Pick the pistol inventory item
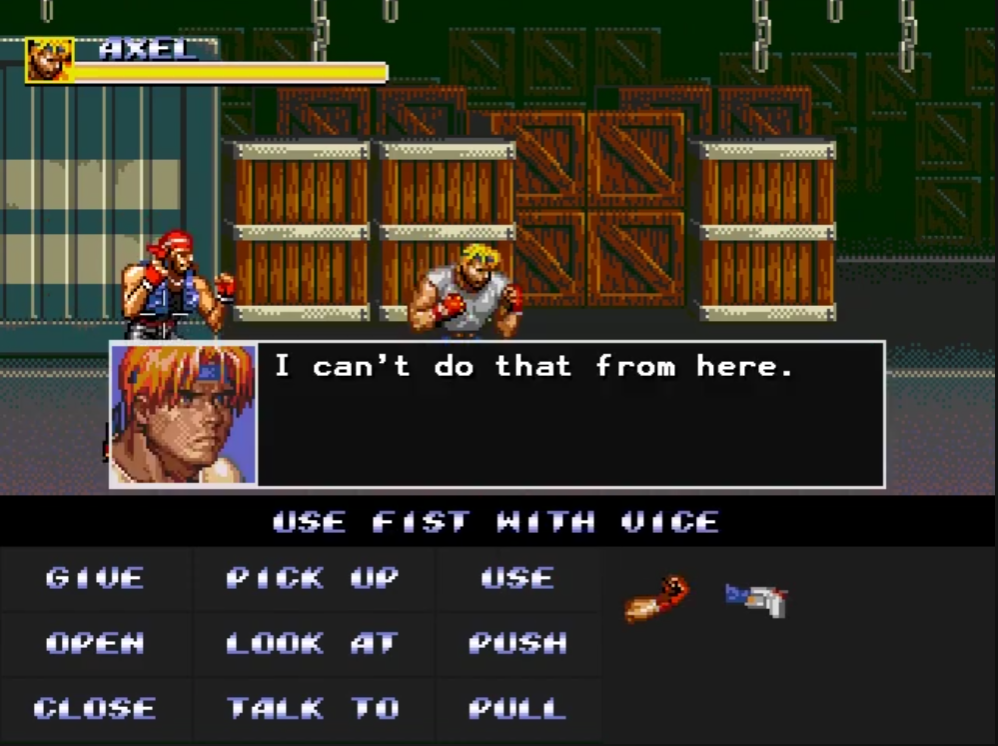 (757, 599)
